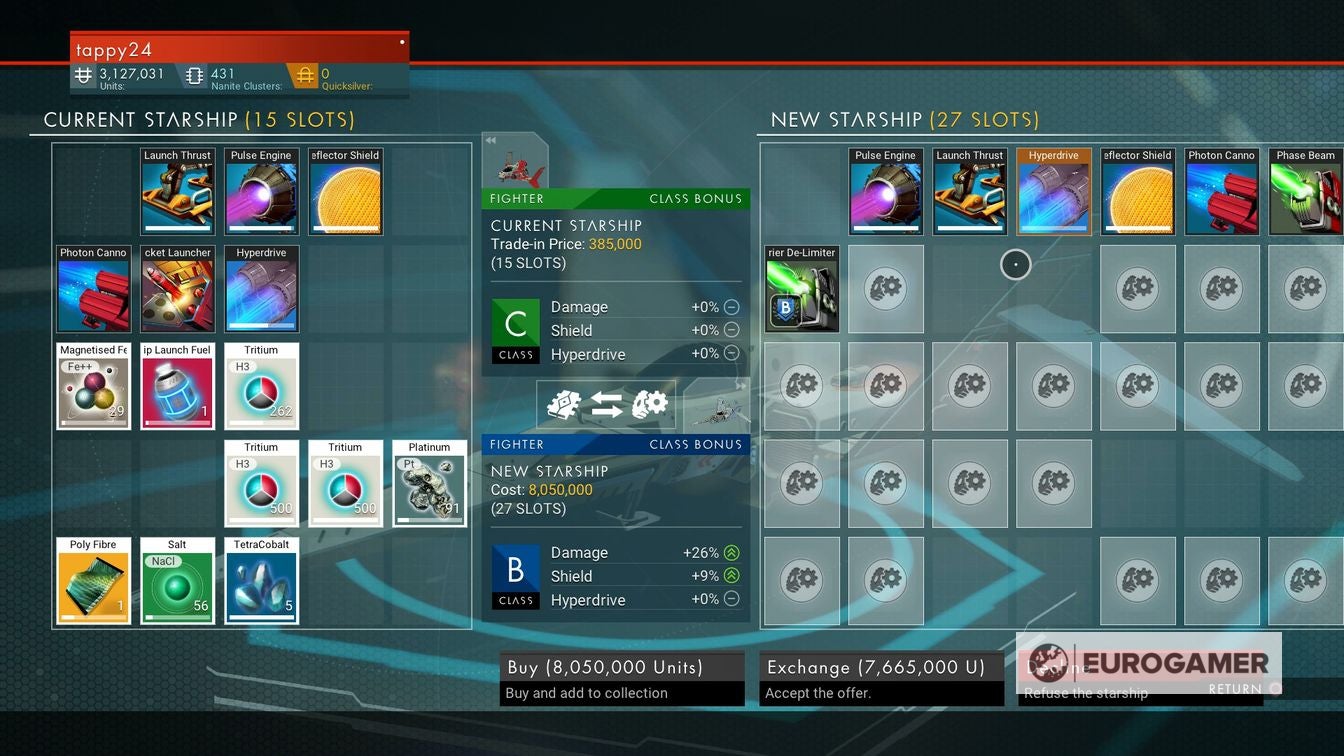Click the Rocket Launcher module

[177, 289]
